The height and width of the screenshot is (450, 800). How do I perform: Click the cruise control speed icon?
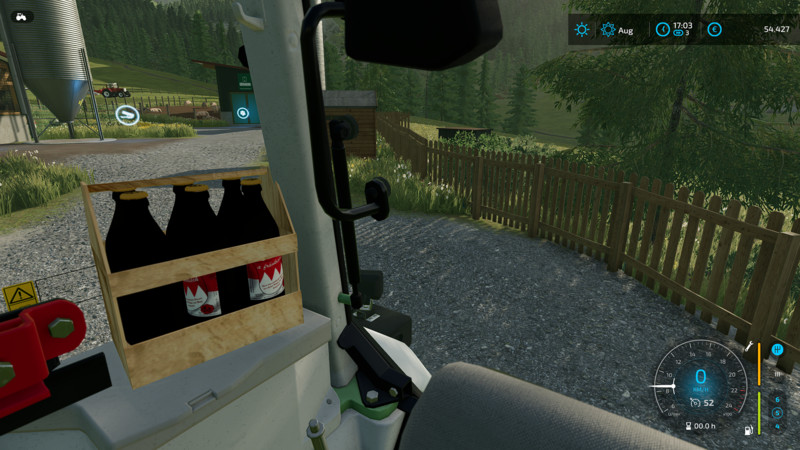(695, 403)
